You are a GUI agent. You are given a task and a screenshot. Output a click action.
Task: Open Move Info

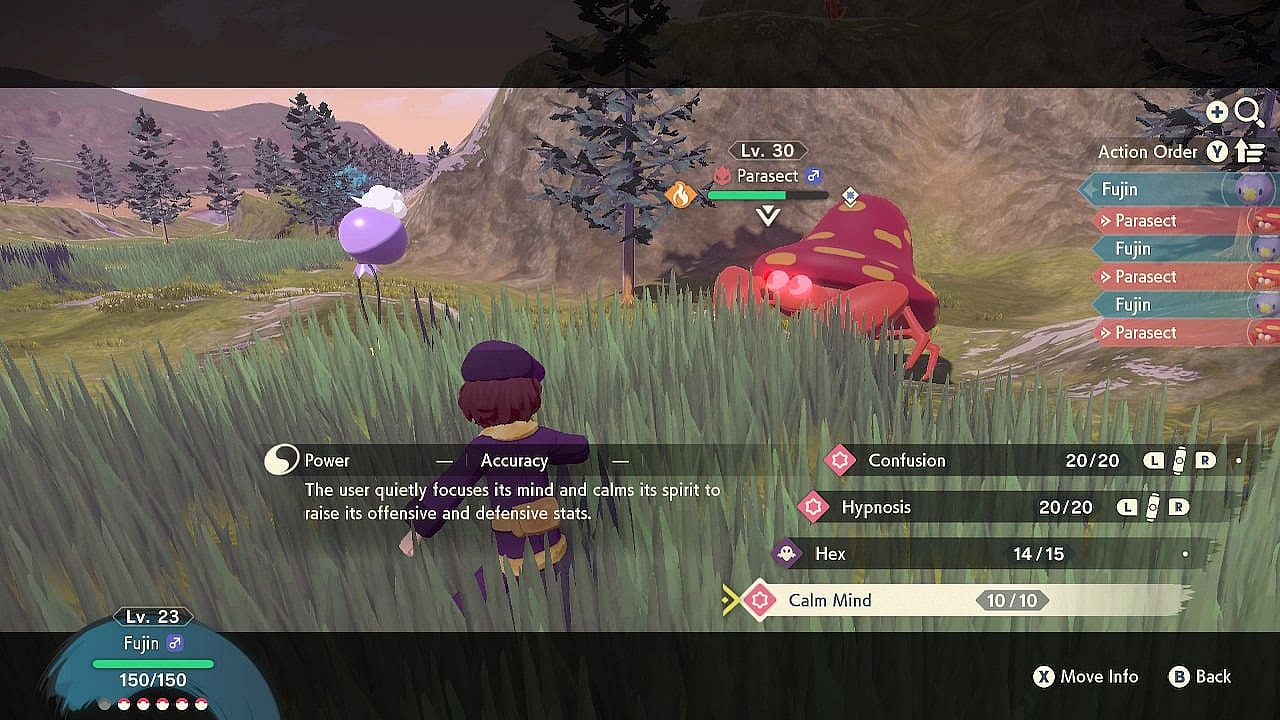pyautogui.click(x=1086, y=677)
